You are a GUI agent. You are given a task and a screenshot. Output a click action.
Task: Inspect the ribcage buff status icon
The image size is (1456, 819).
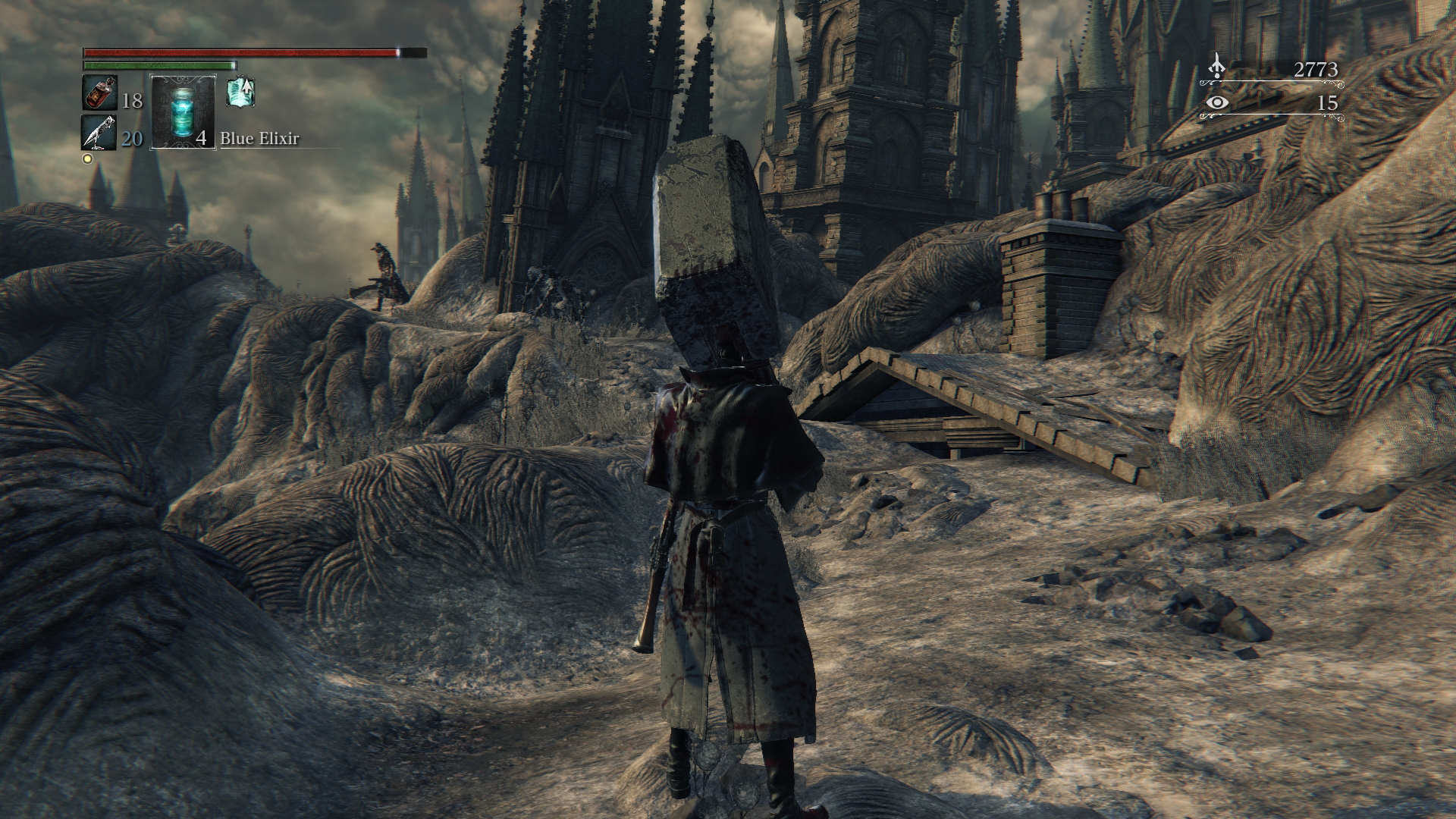(x=240, y=93)
